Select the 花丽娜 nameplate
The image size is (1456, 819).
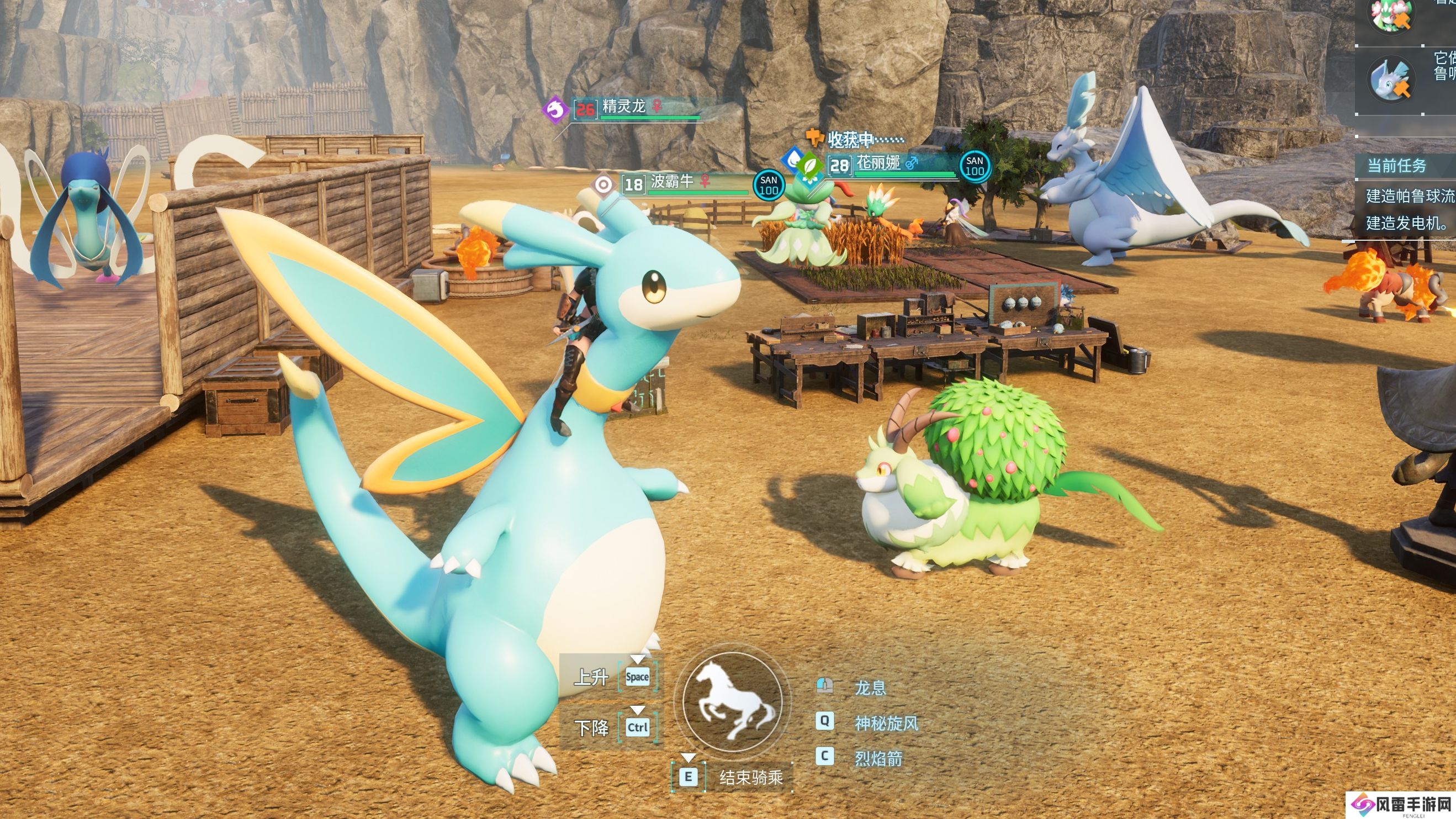click(878, 163)
